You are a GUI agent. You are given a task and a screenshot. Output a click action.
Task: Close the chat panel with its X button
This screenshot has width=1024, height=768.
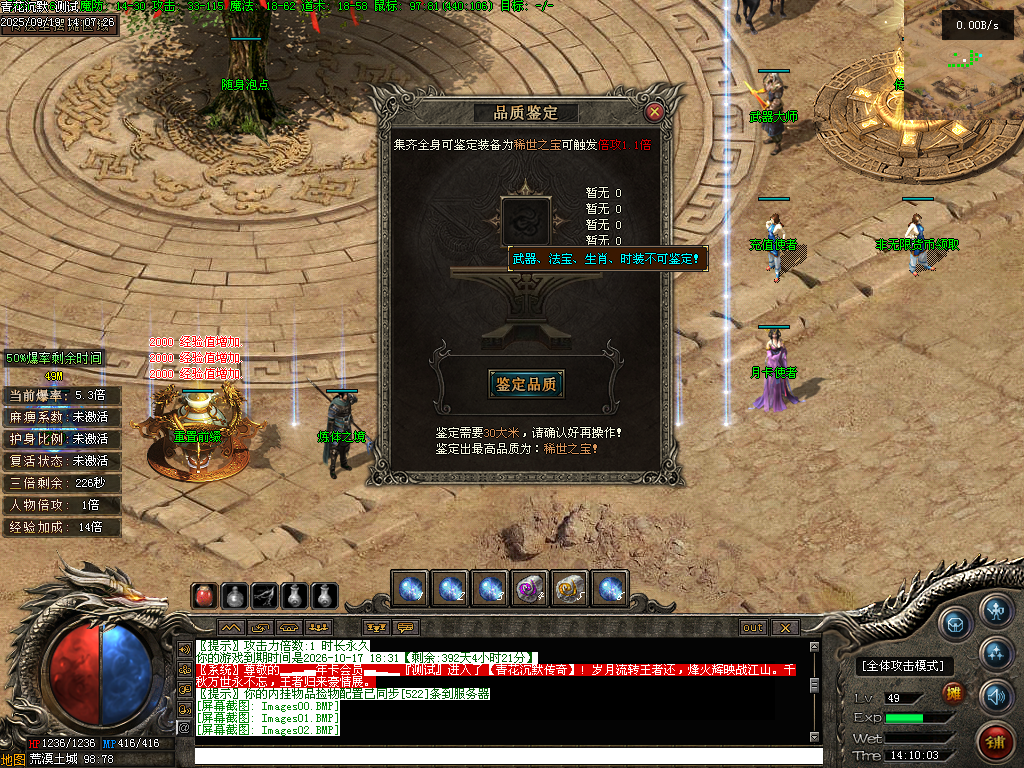[x=786, y=628]
